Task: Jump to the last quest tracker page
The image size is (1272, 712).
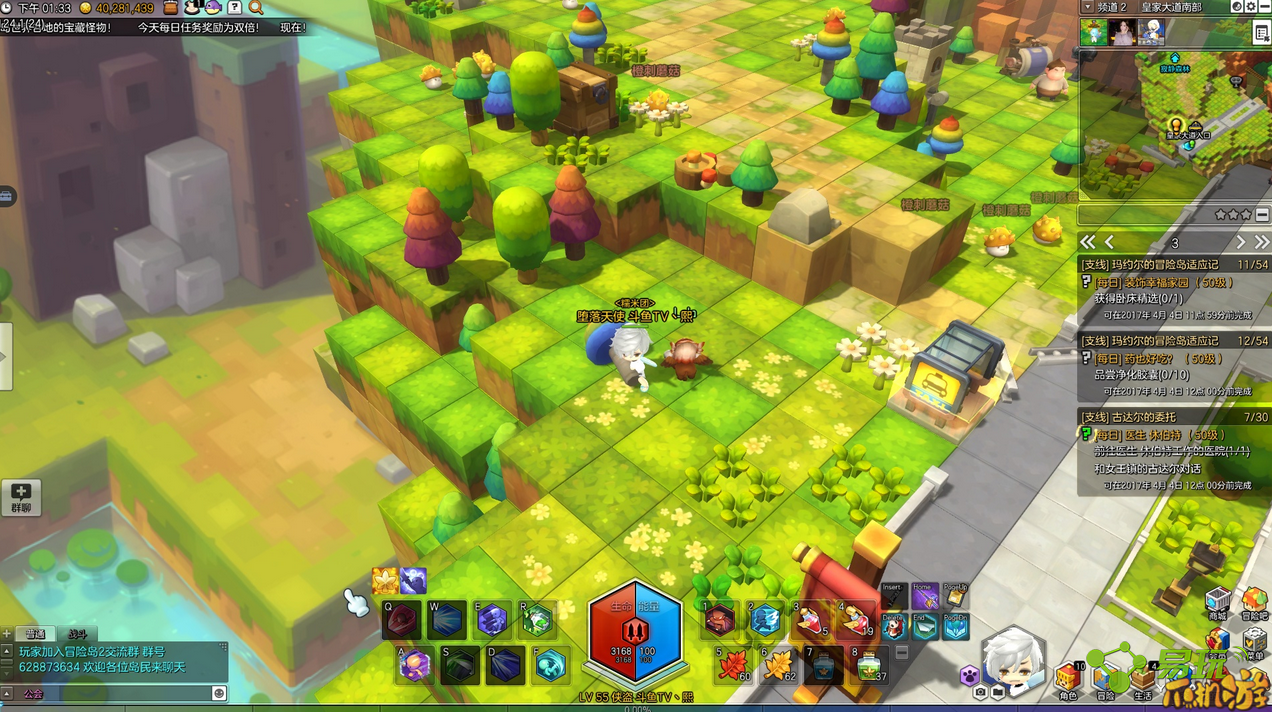Action: tap(1261, 242)
